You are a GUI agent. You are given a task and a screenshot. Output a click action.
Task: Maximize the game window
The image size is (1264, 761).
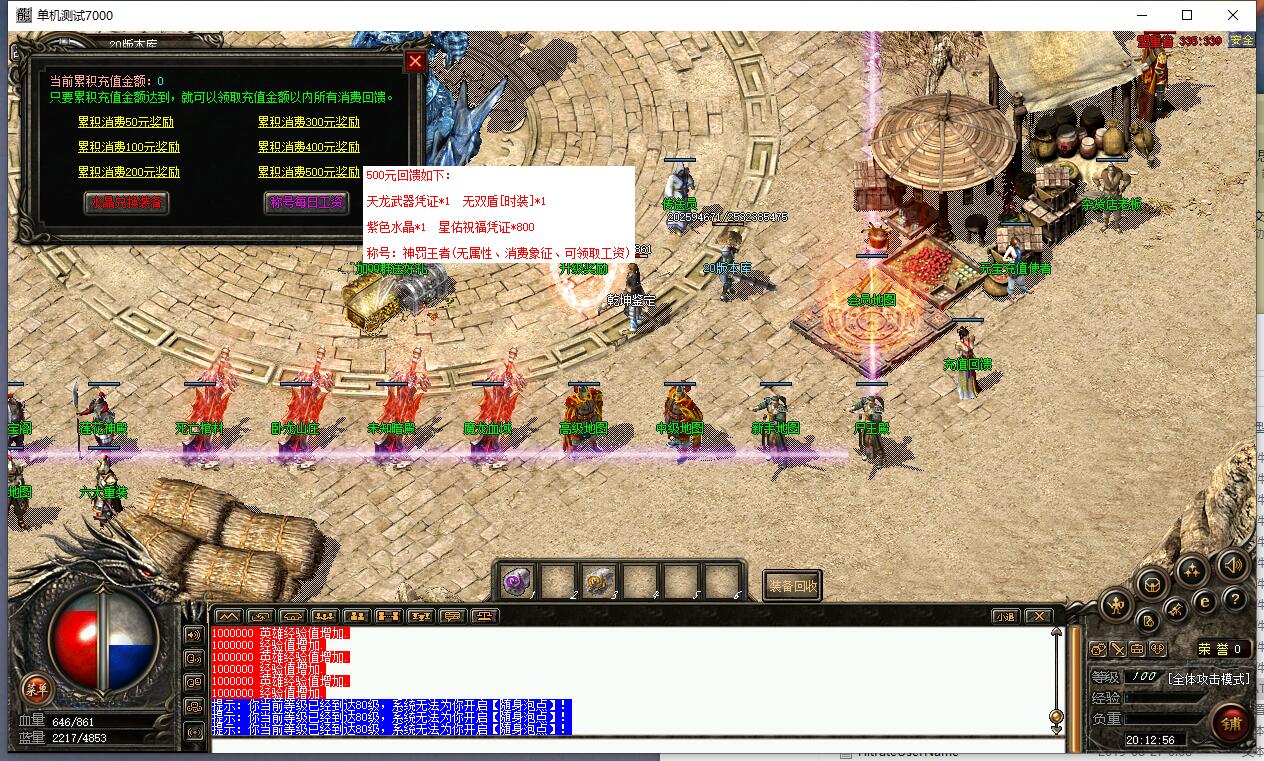(1187, 15)
